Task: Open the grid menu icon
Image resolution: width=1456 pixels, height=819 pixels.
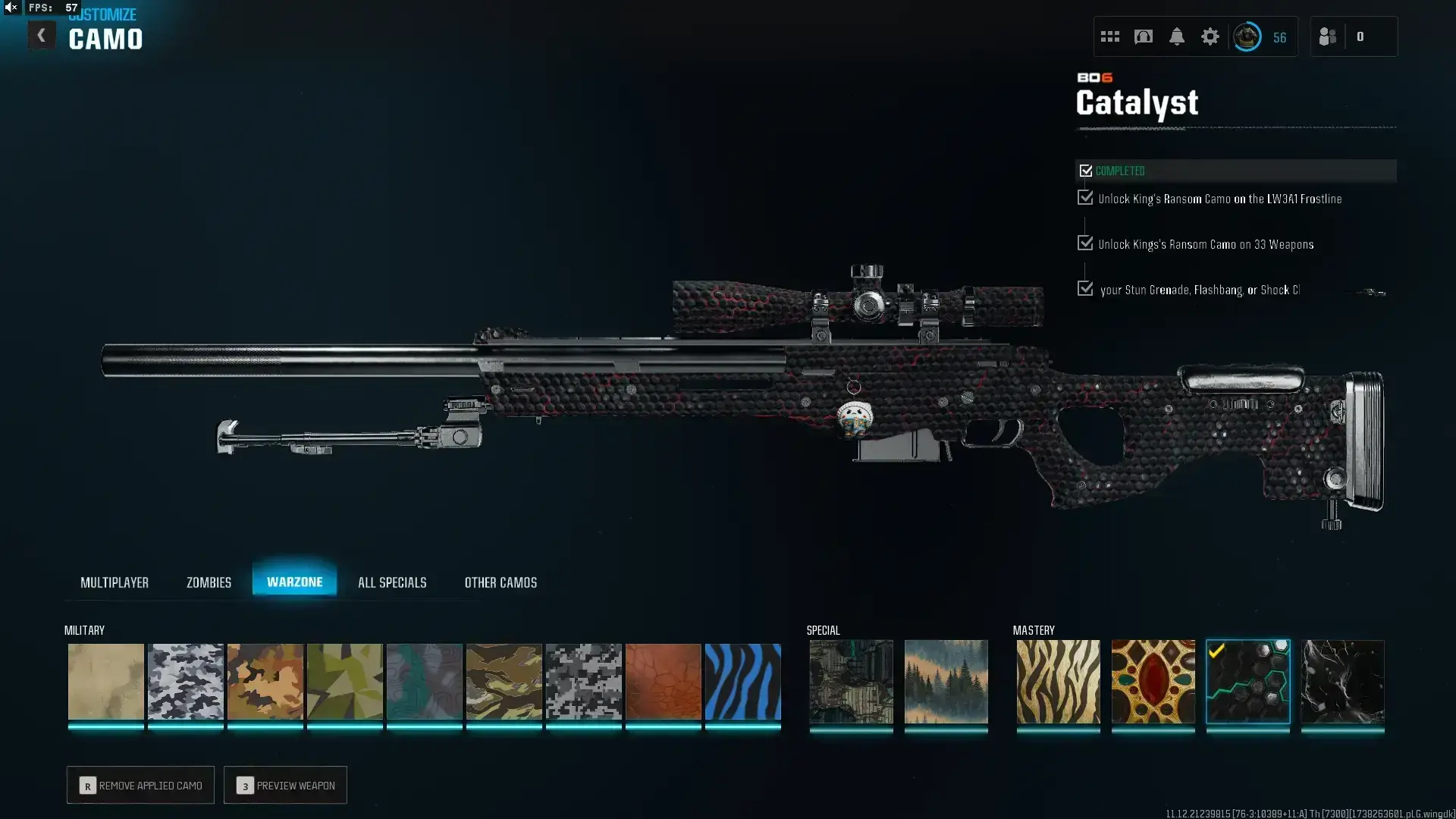Action: pos(1109,36)
